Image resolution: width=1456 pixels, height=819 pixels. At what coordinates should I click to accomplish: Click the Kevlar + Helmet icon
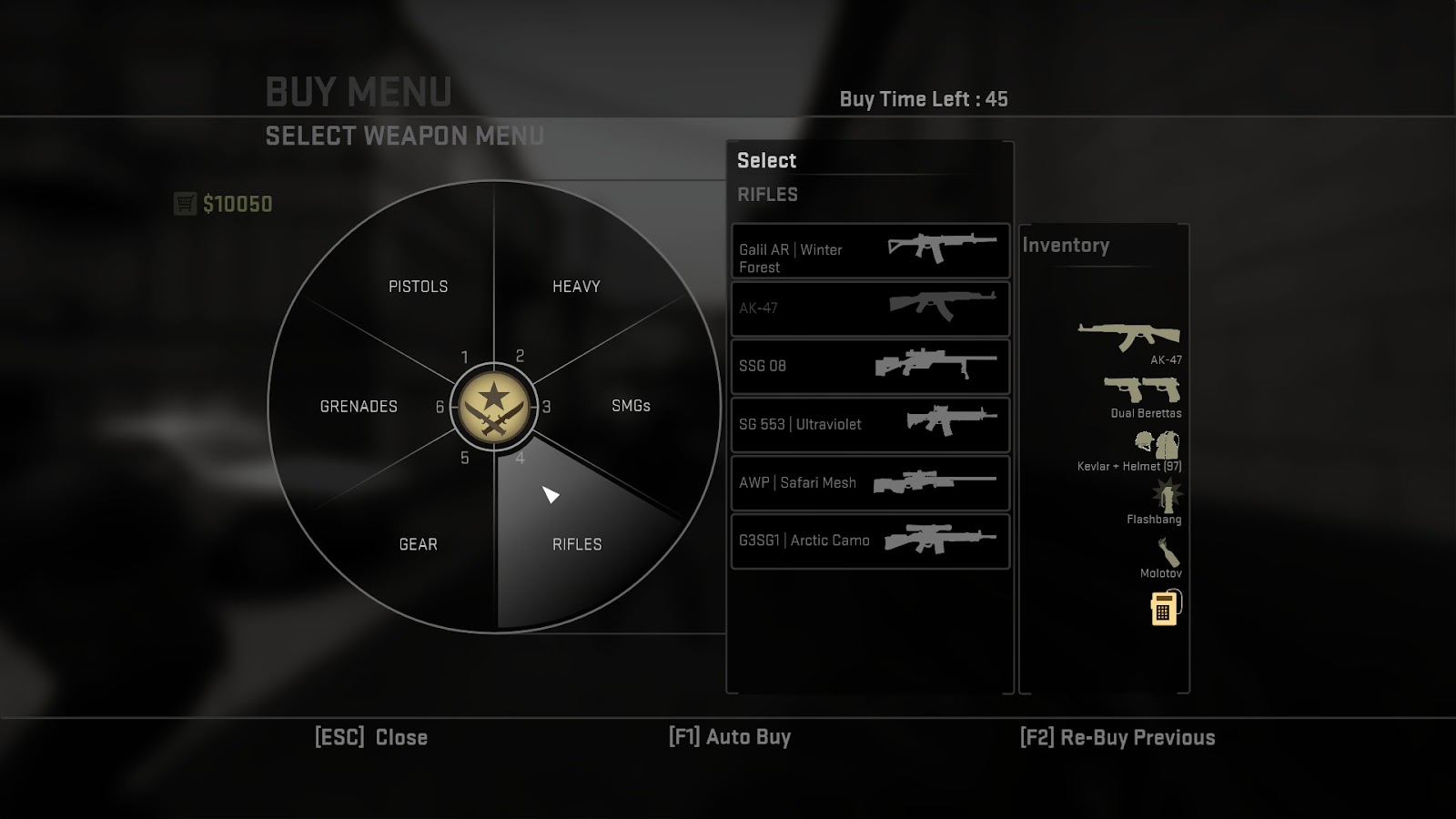pyautogui.click(x=1157, y=445)
